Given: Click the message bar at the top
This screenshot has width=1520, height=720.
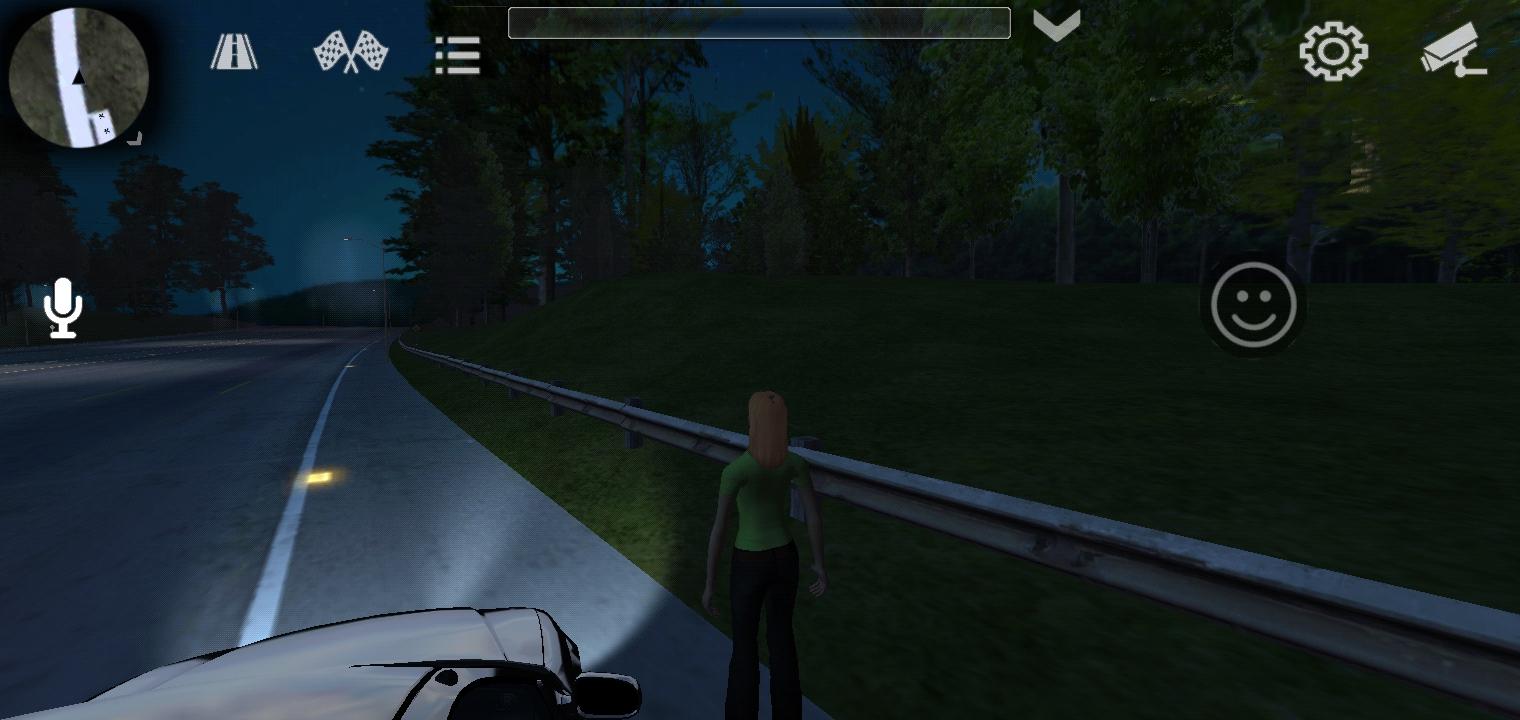Looking at the screenshot, I should pyautogui.click(x=760, y=22).
